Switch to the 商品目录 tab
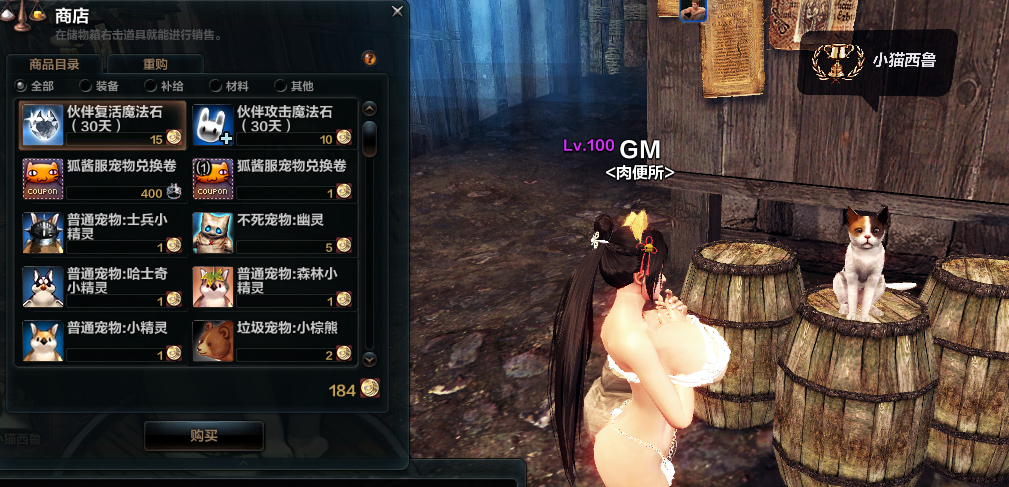 (x=56, y=64)
